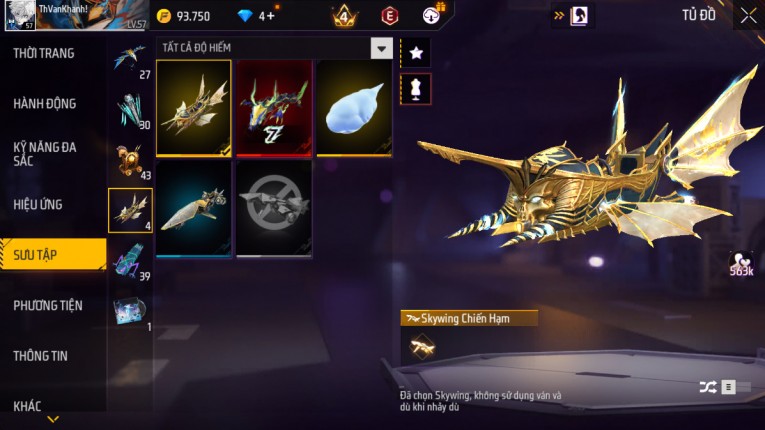Viewport: 765px width, 430px height.
Task: Toggle the star favorites filter
Action: [x=415, y=51]
